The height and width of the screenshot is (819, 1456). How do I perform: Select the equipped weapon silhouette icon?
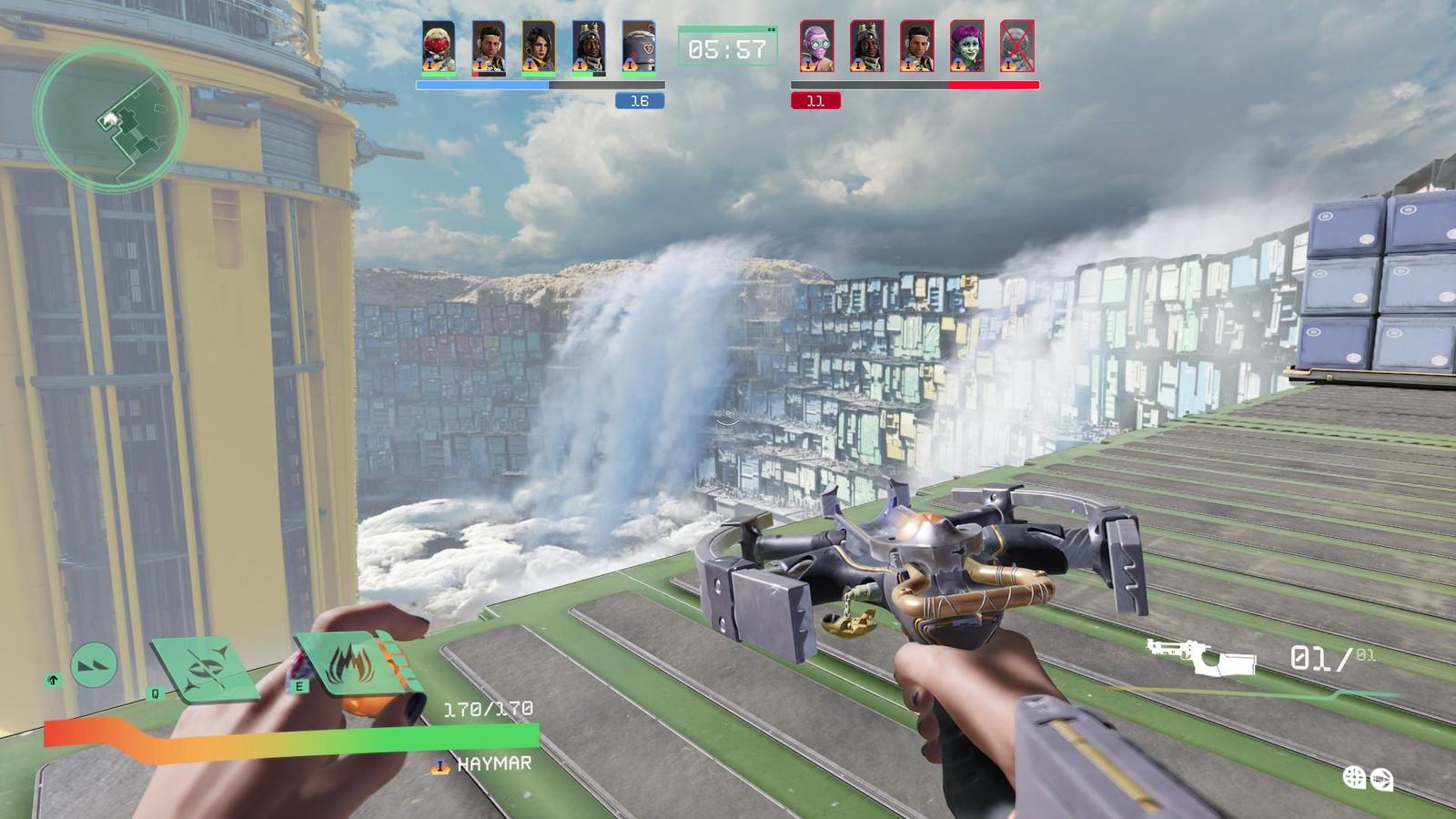click(x=1200, y=656)
